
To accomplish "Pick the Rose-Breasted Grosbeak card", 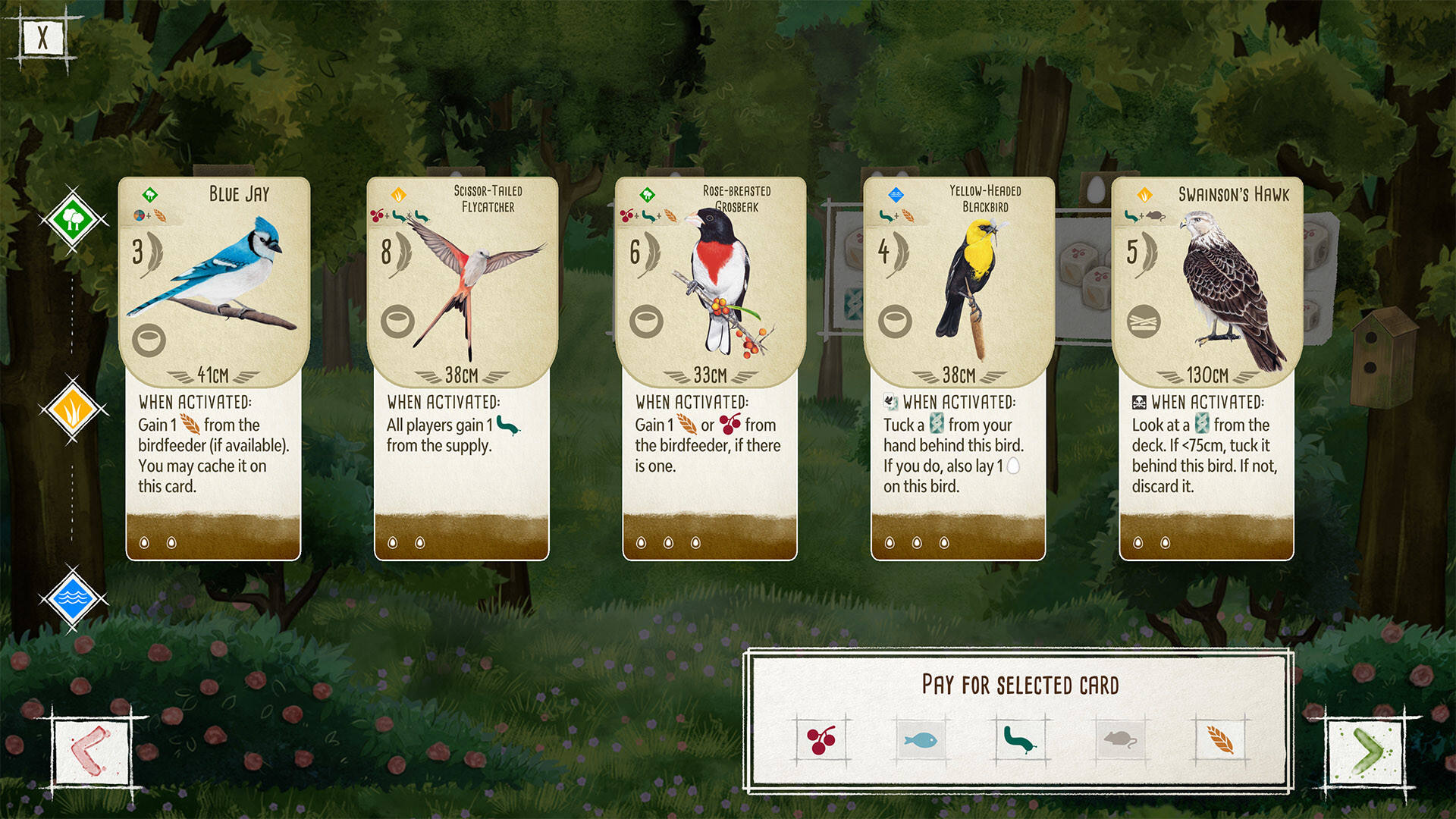I will point(710,369).
